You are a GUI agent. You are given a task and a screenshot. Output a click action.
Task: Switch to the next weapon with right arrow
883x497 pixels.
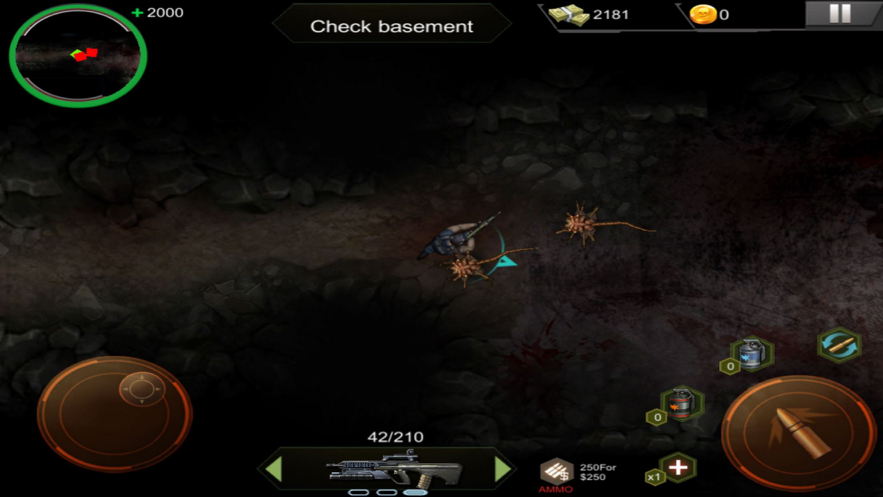click(x=503, y=468)
